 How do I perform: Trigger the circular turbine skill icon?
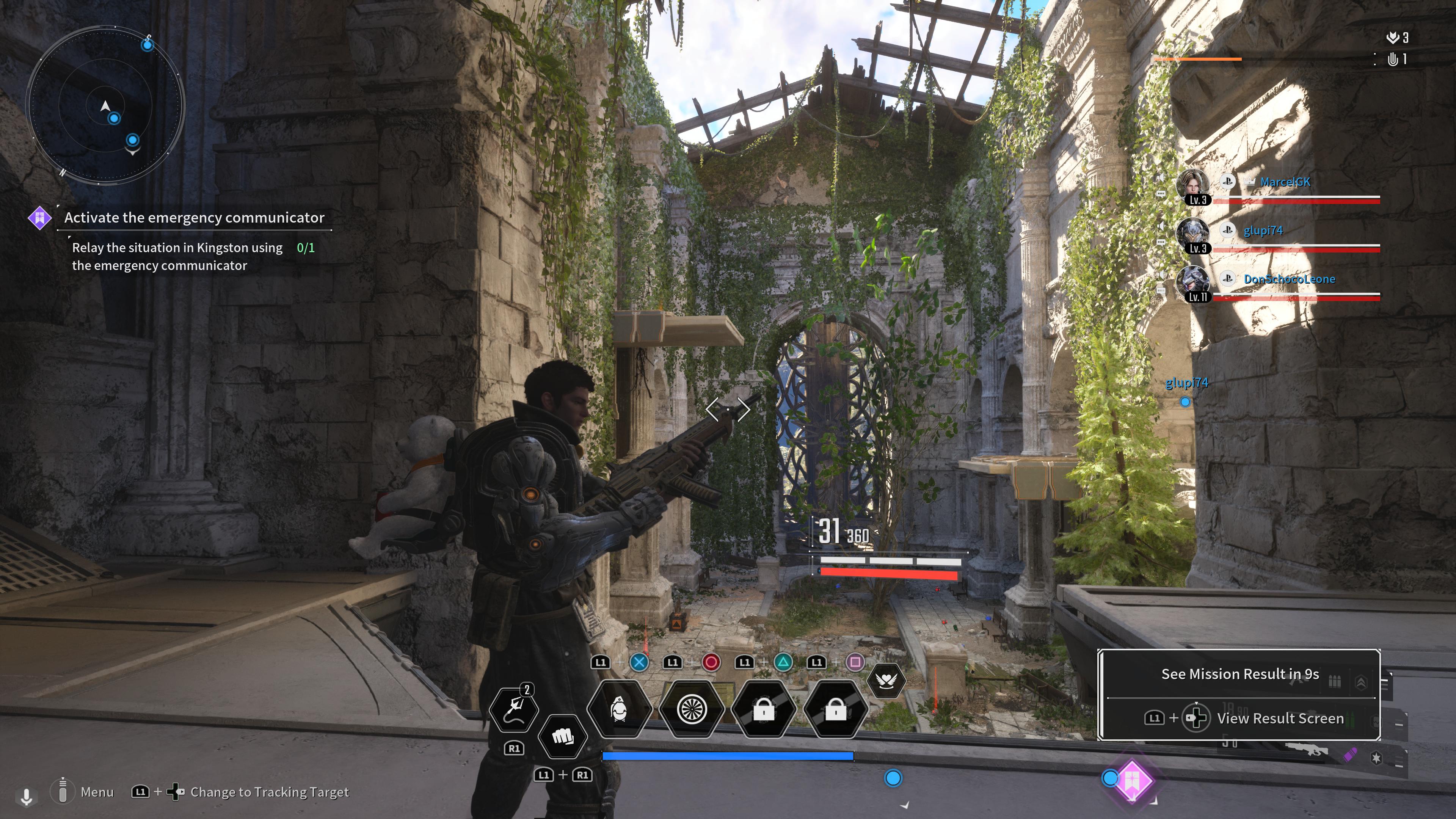692,709
